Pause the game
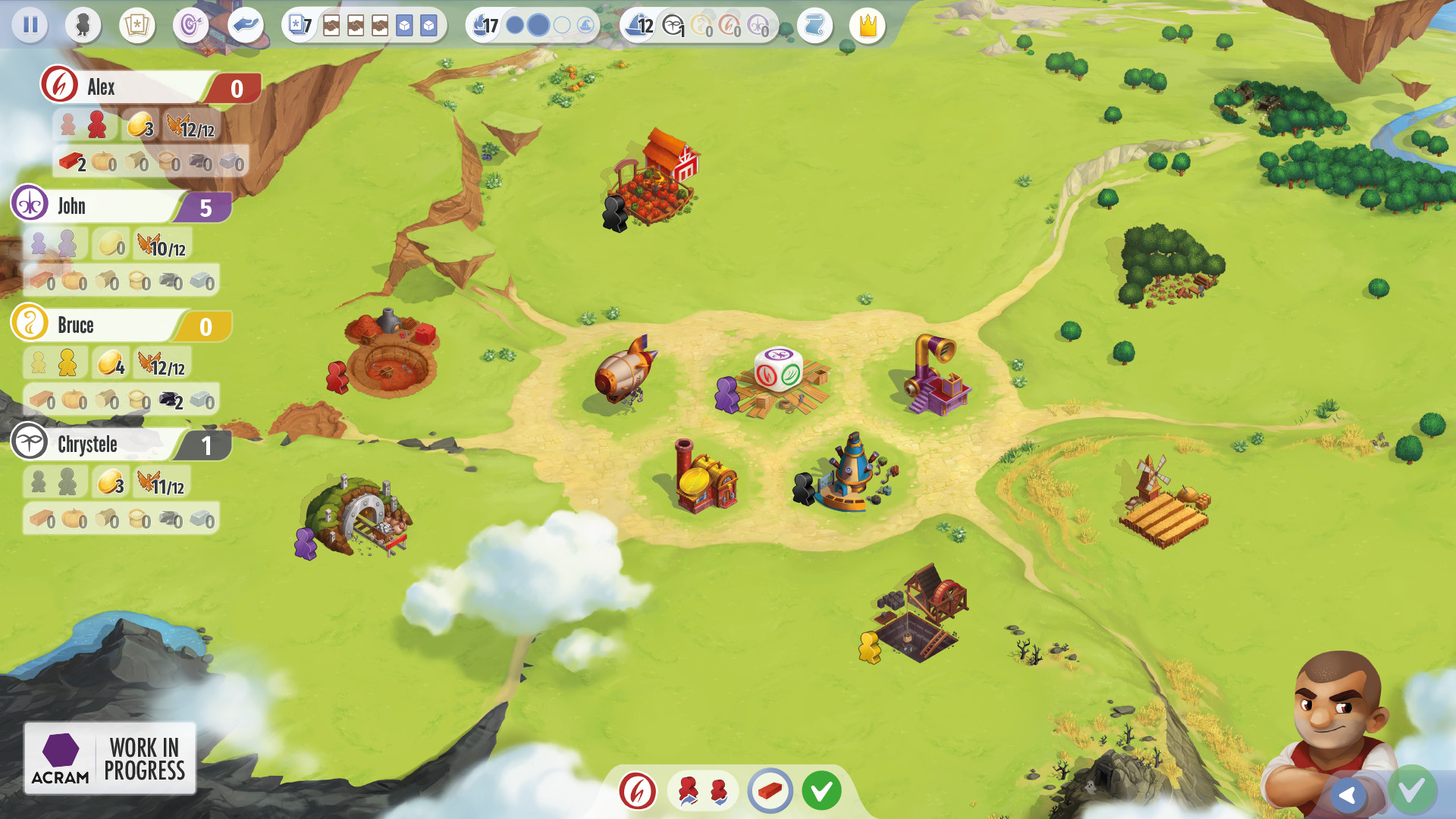The width and height of the screenshot is (1456, 819). pyautogui.click(x=30, y=25)
